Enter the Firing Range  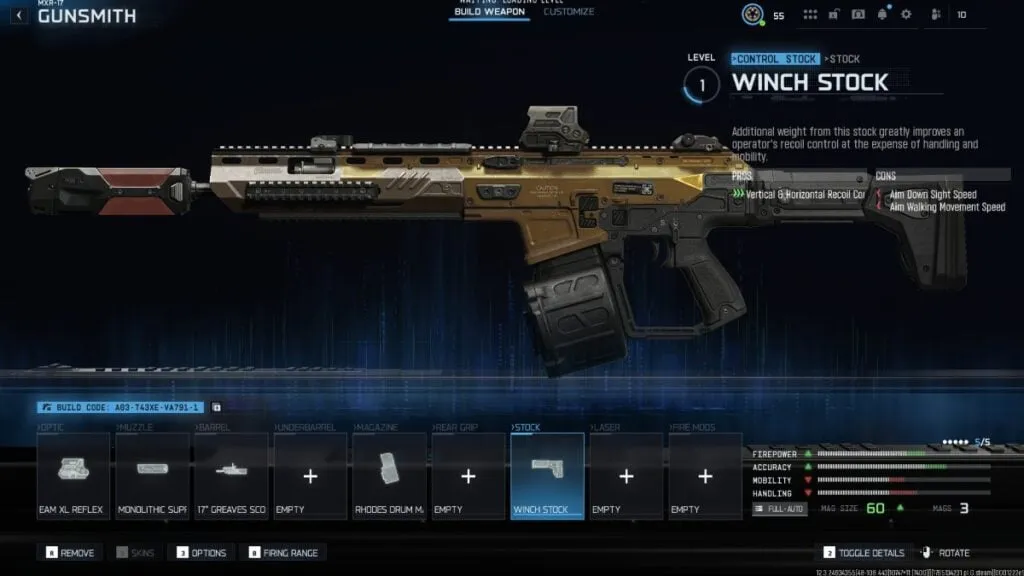coord(284,553)
